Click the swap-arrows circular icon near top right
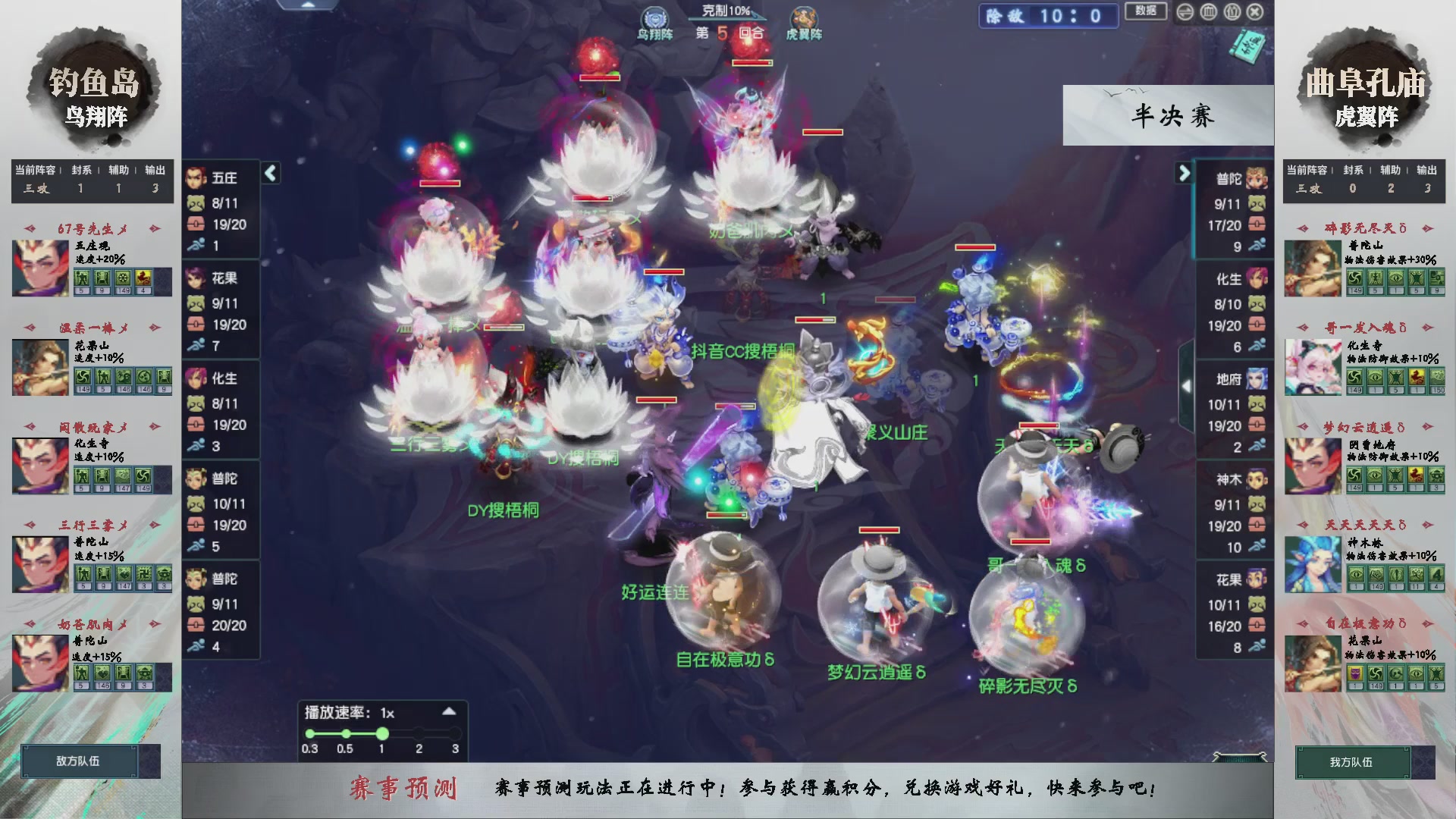1456x819 pixels. click(x=1185, y=12)
